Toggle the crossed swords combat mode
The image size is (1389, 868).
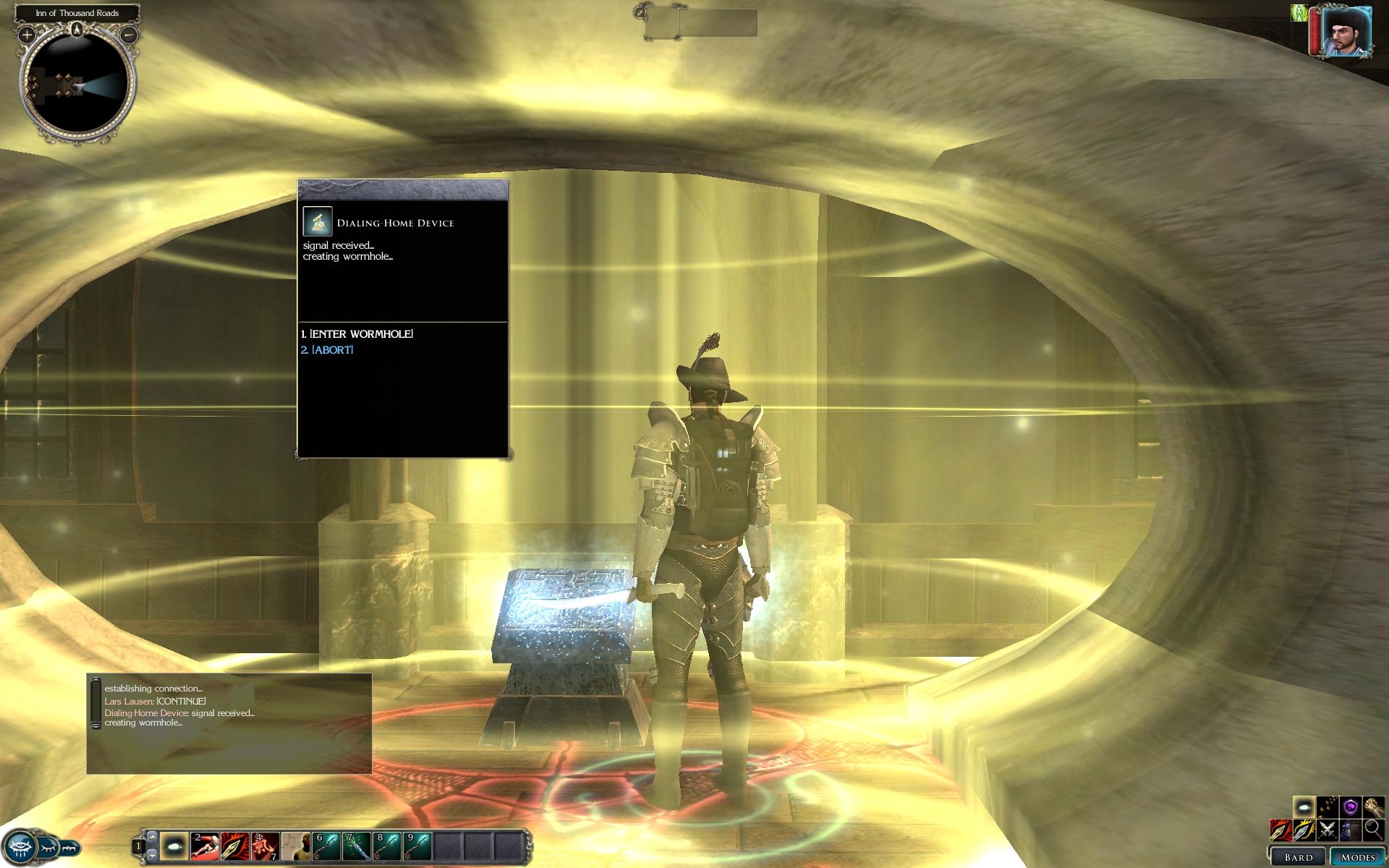point(1327,830)
